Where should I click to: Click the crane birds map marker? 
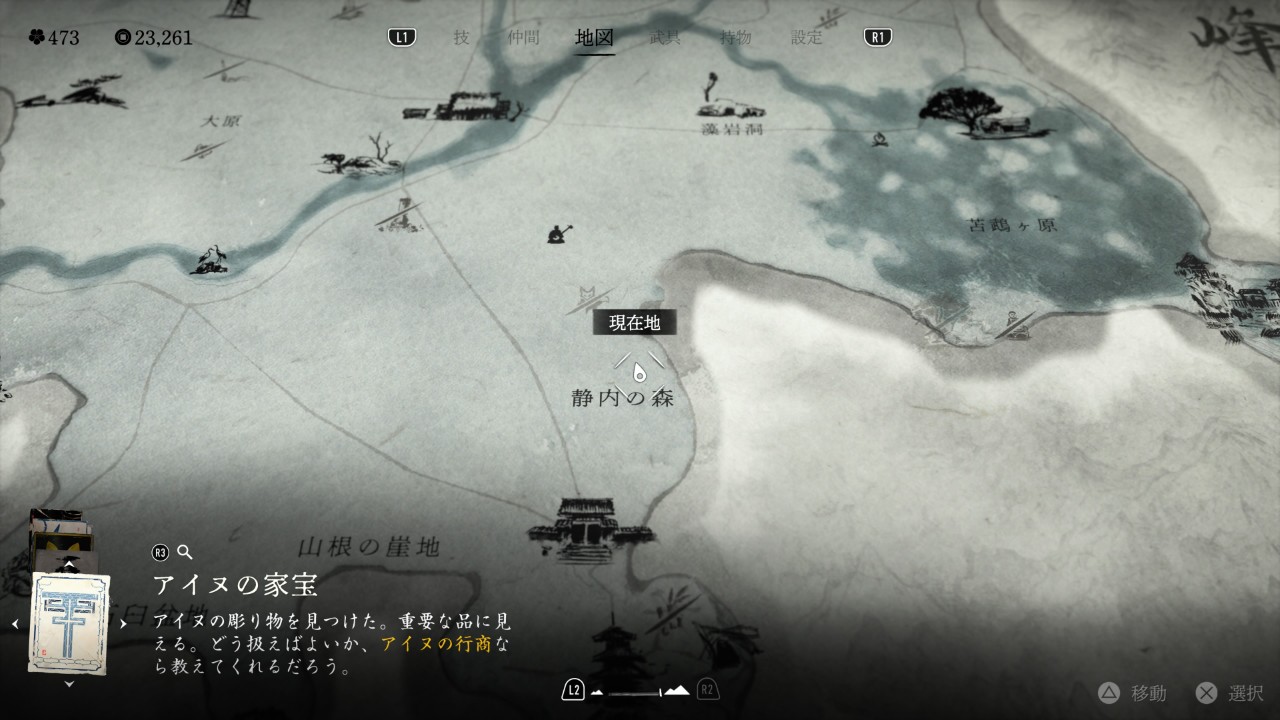click(x=210, y=260)
